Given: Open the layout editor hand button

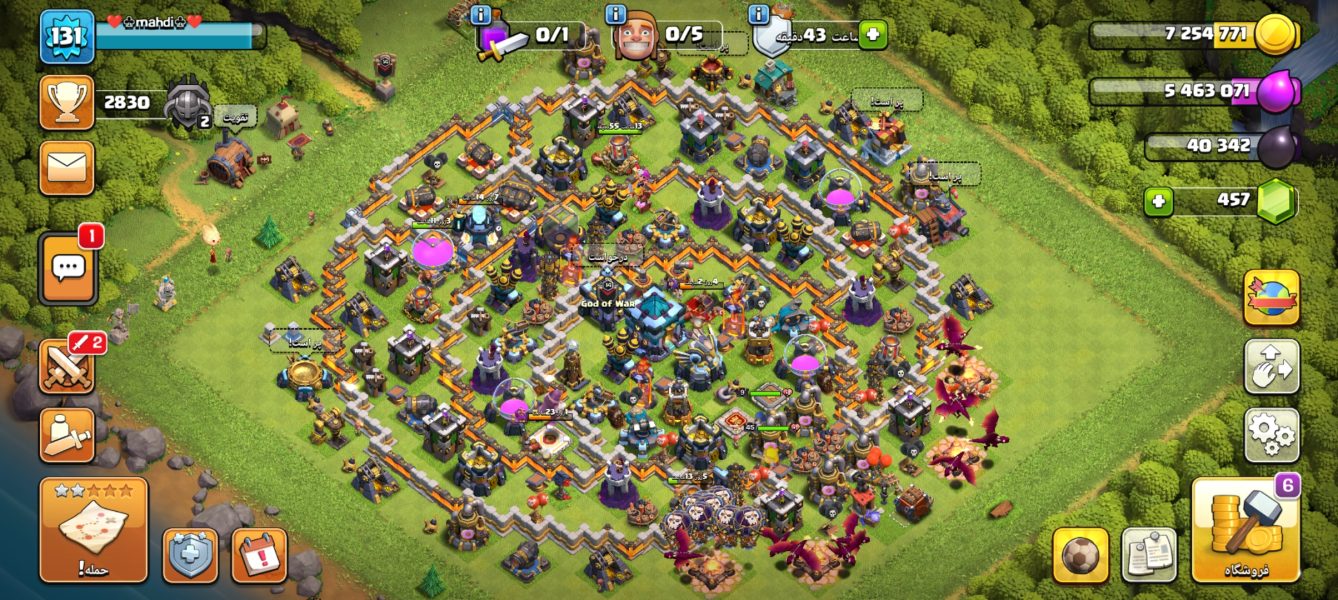Looking at the screenshot, I should [x=1271, y=367].
